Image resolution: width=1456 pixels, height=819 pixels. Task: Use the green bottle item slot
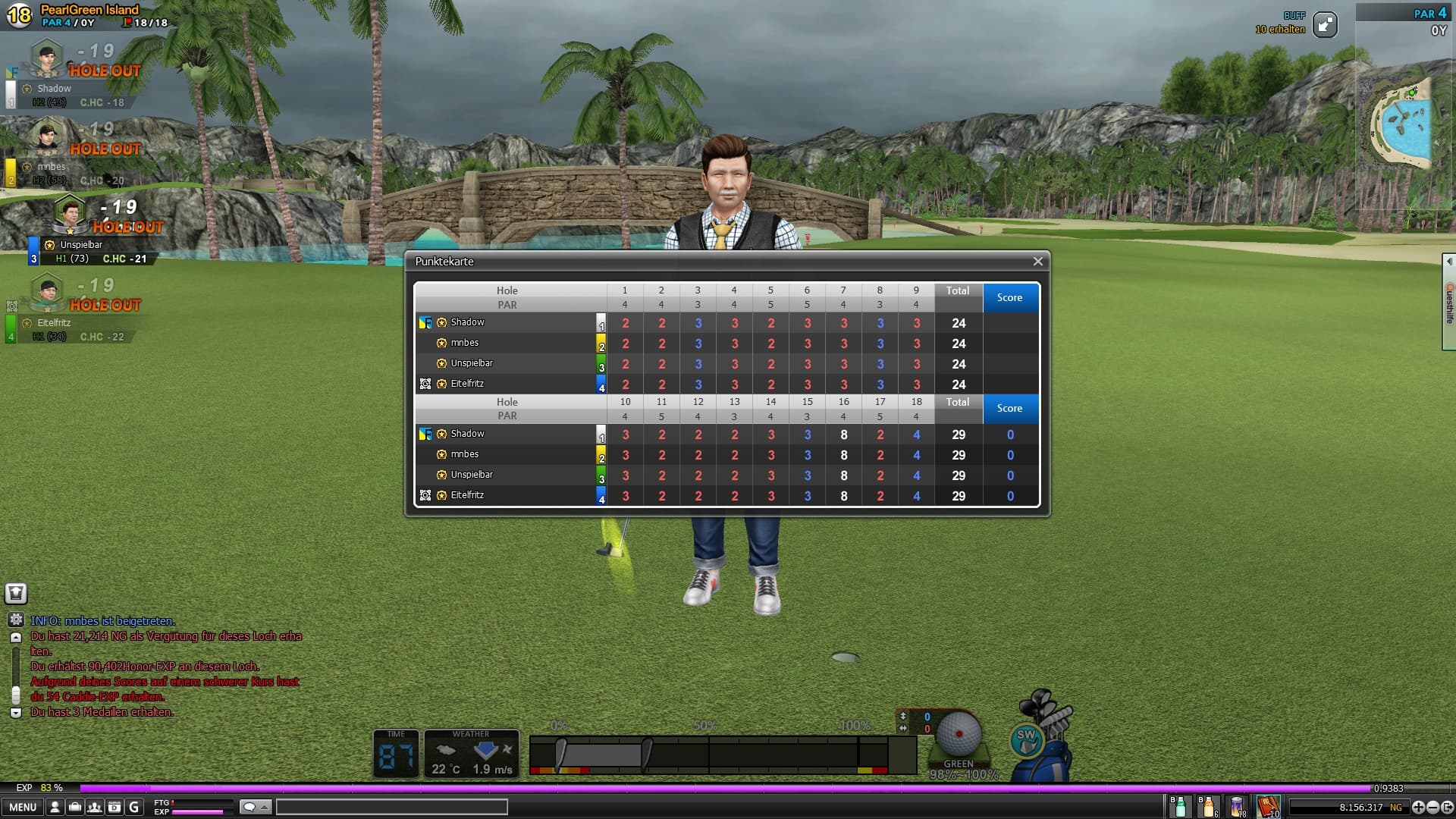click(1178, 807)
